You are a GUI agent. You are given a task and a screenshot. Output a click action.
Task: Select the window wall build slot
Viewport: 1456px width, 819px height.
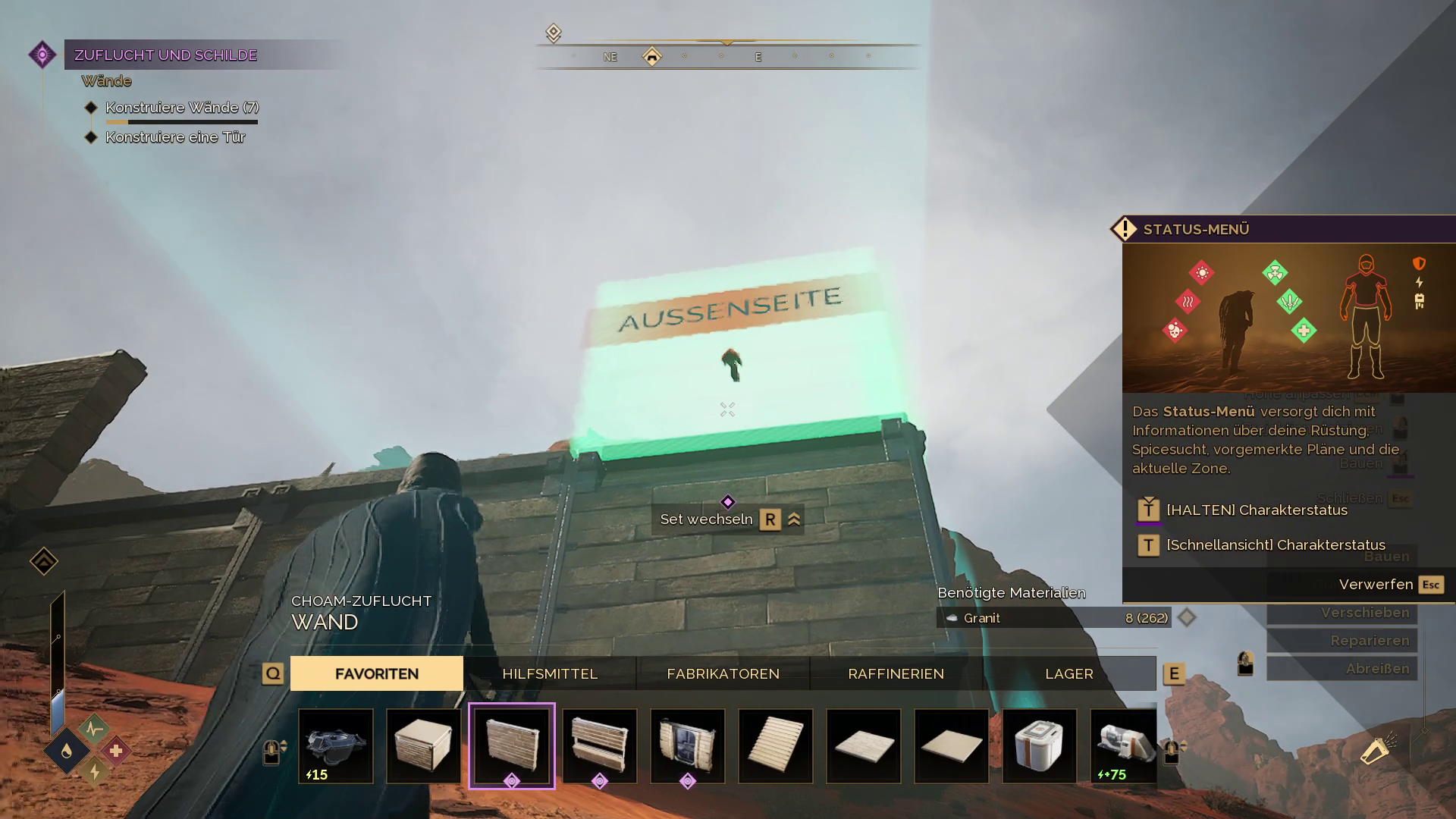600,745
